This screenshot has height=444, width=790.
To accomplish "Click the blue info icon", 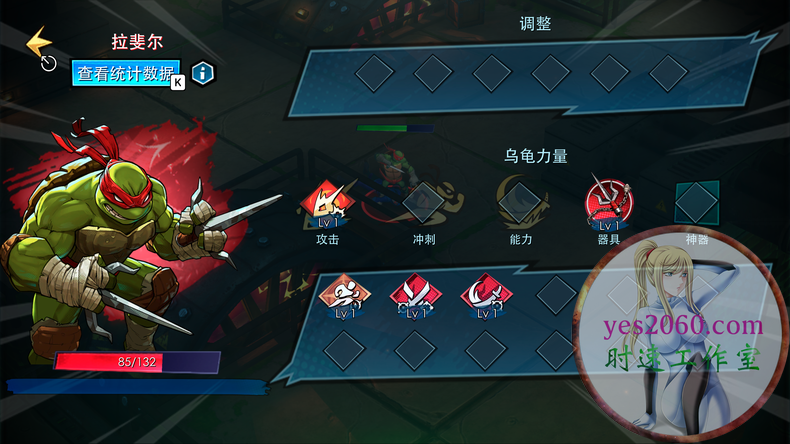I will tap(203, 73).
